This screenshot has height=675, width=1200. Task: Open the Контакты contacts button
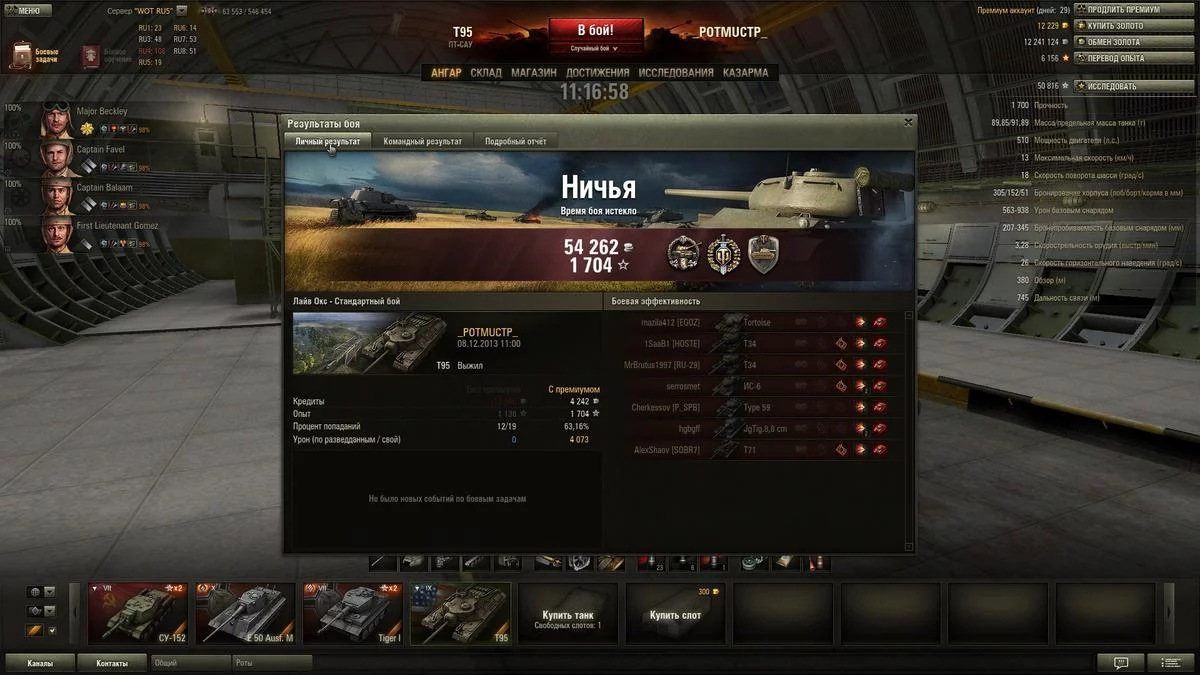112,663
